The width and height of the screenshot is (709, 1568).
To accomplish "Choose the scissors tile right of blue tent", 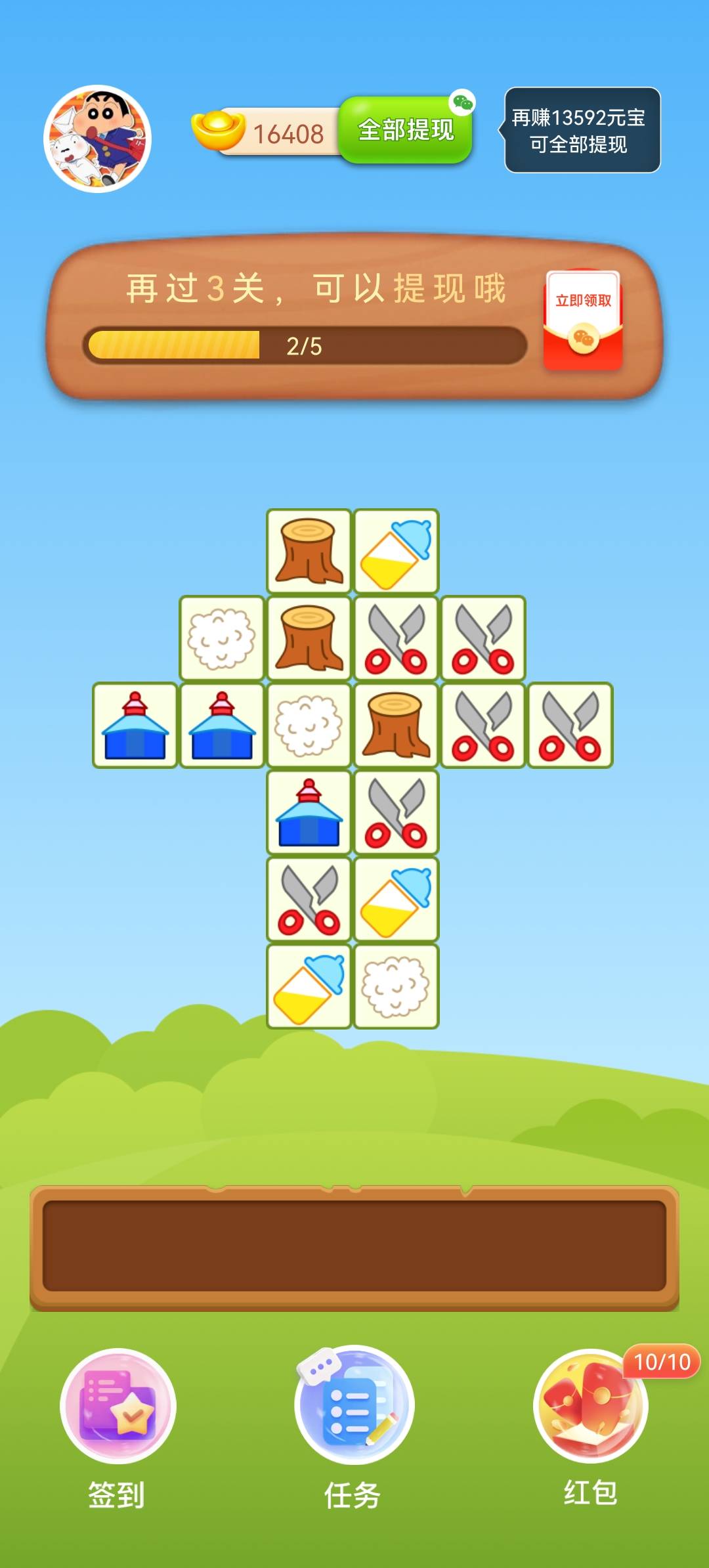I will pyautogui.click(x=396, y=812).
